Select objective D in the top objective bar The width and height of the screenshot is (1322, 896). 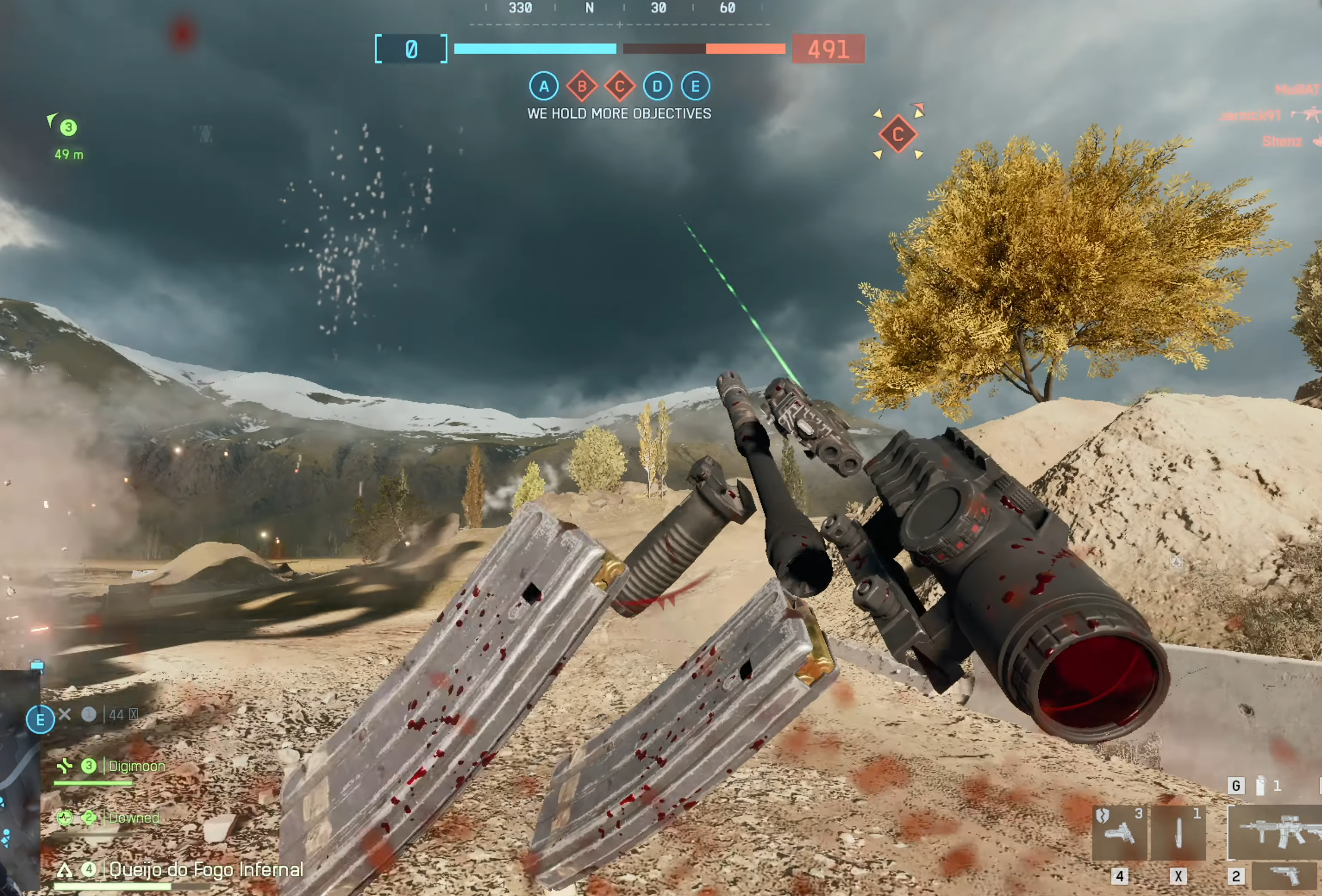[658, 87]
